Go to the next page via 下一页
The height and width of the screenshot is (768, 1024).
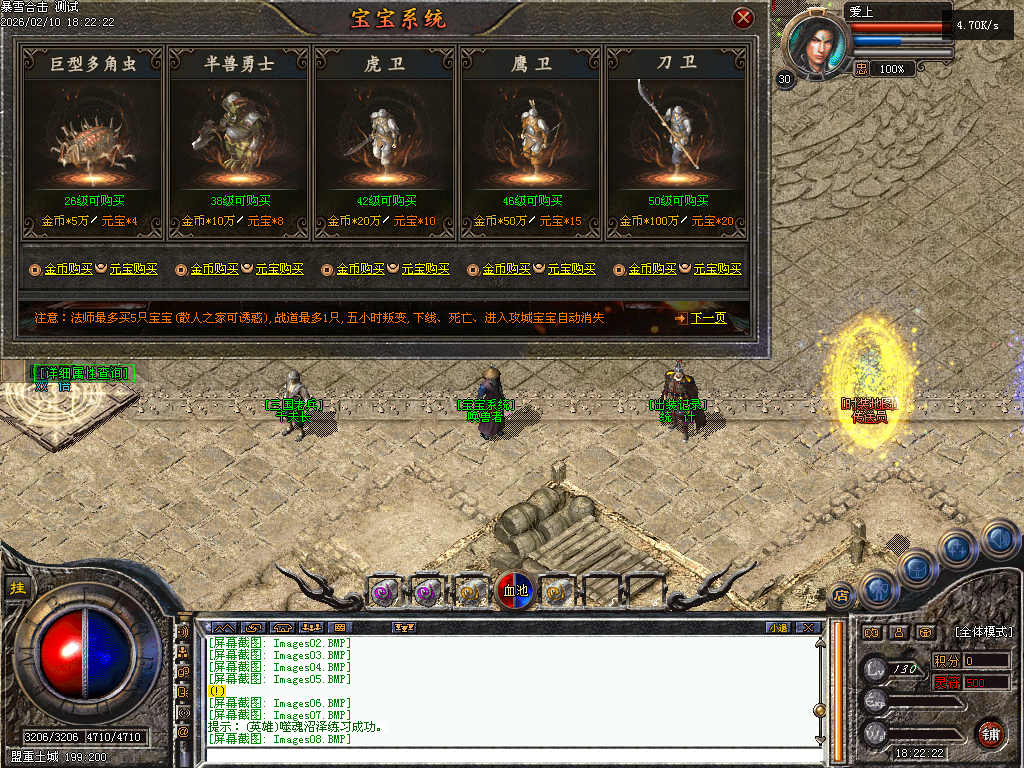(707, 318)
